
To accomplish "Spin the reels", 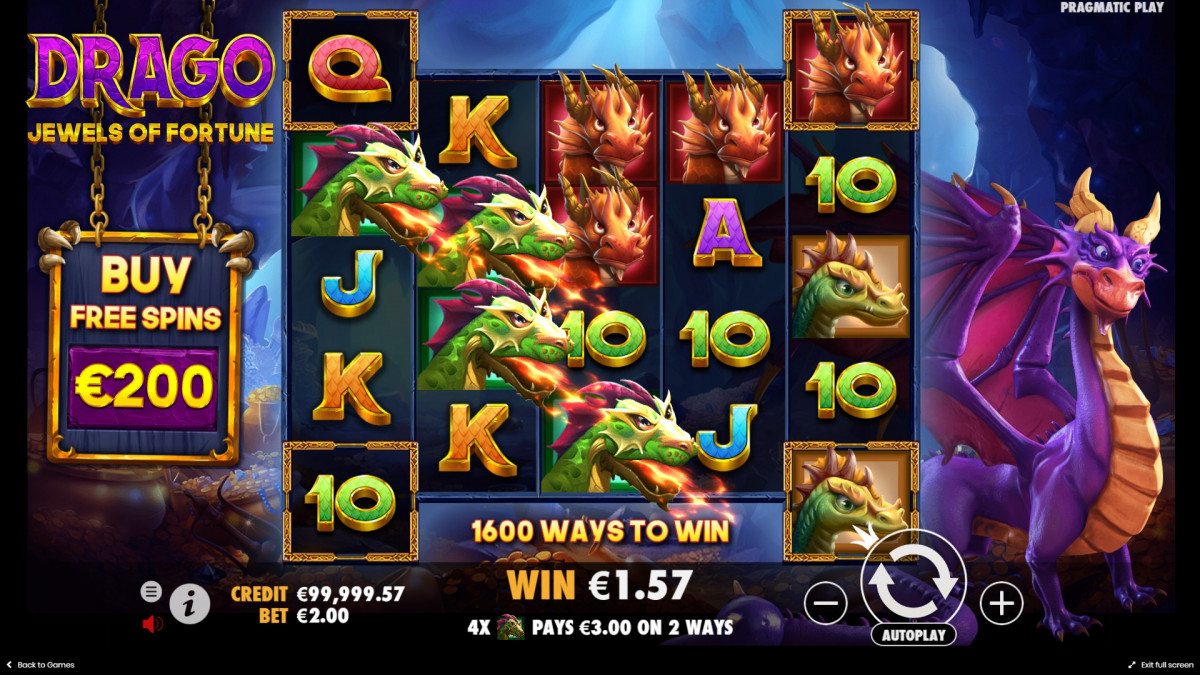I will tap(913, 578).
